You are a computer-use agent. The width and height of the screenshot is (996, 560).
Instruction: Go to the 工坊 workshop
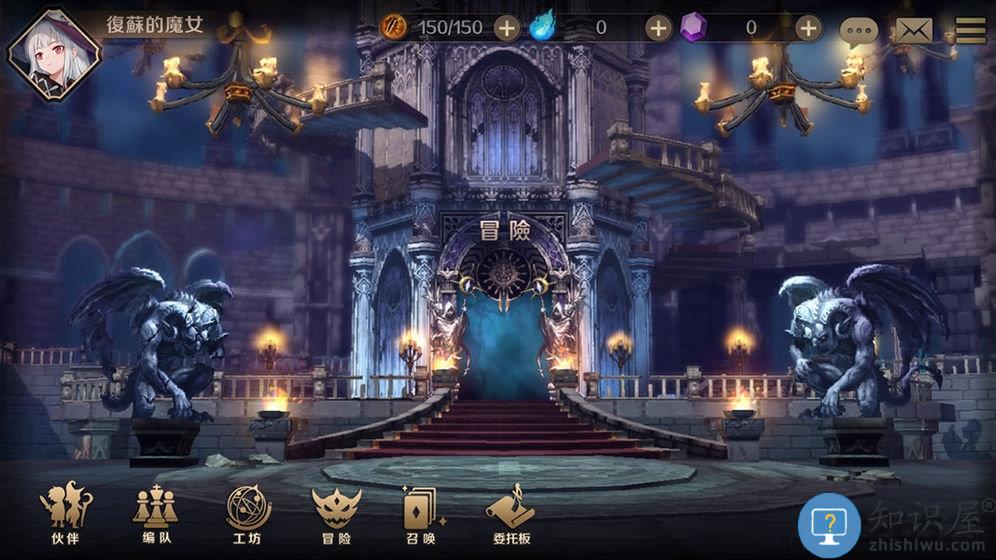[248, 515]
